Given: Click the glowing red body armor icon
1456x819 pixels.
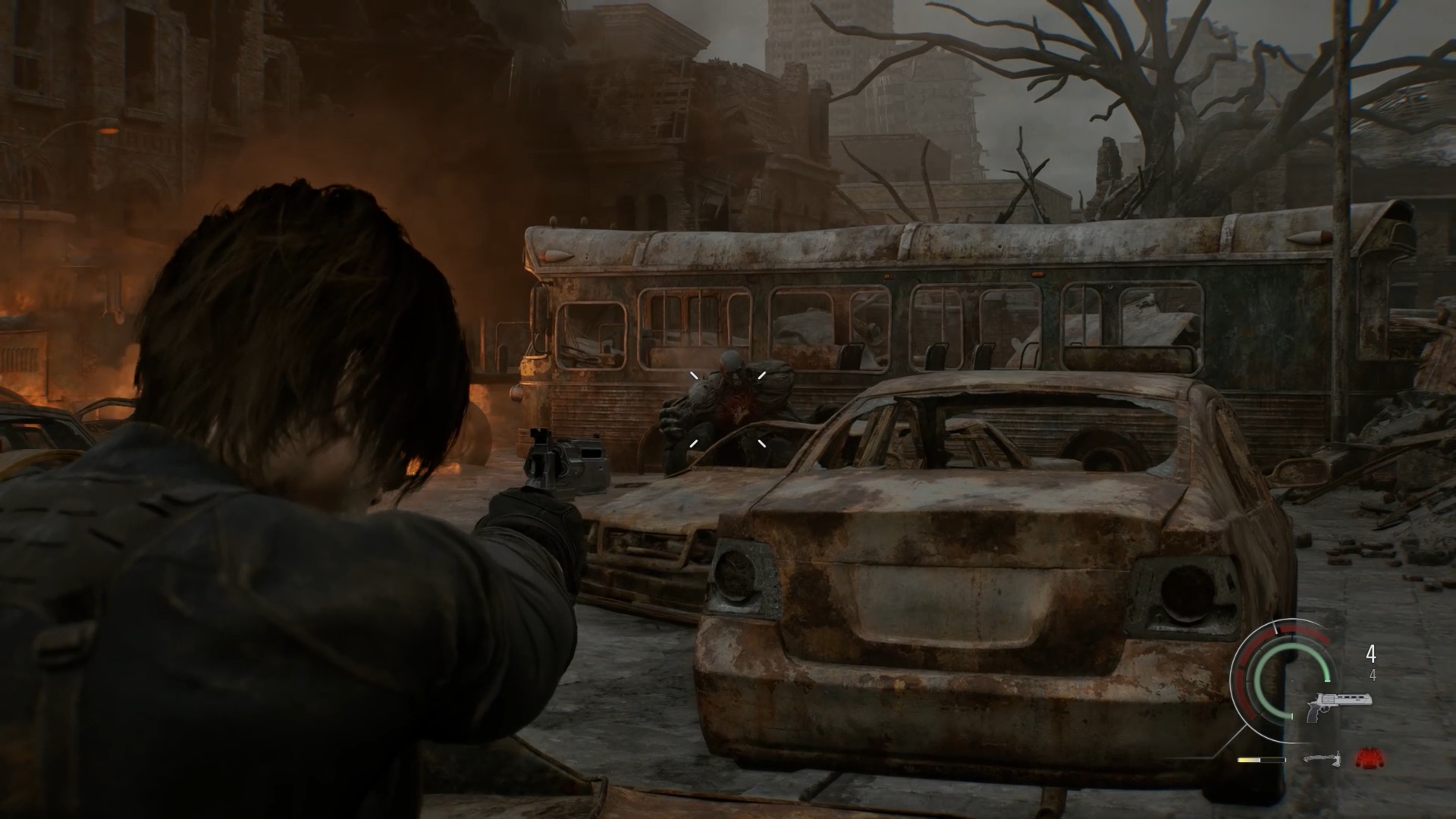Looking at the screenshot, I should click(1367, 757).
